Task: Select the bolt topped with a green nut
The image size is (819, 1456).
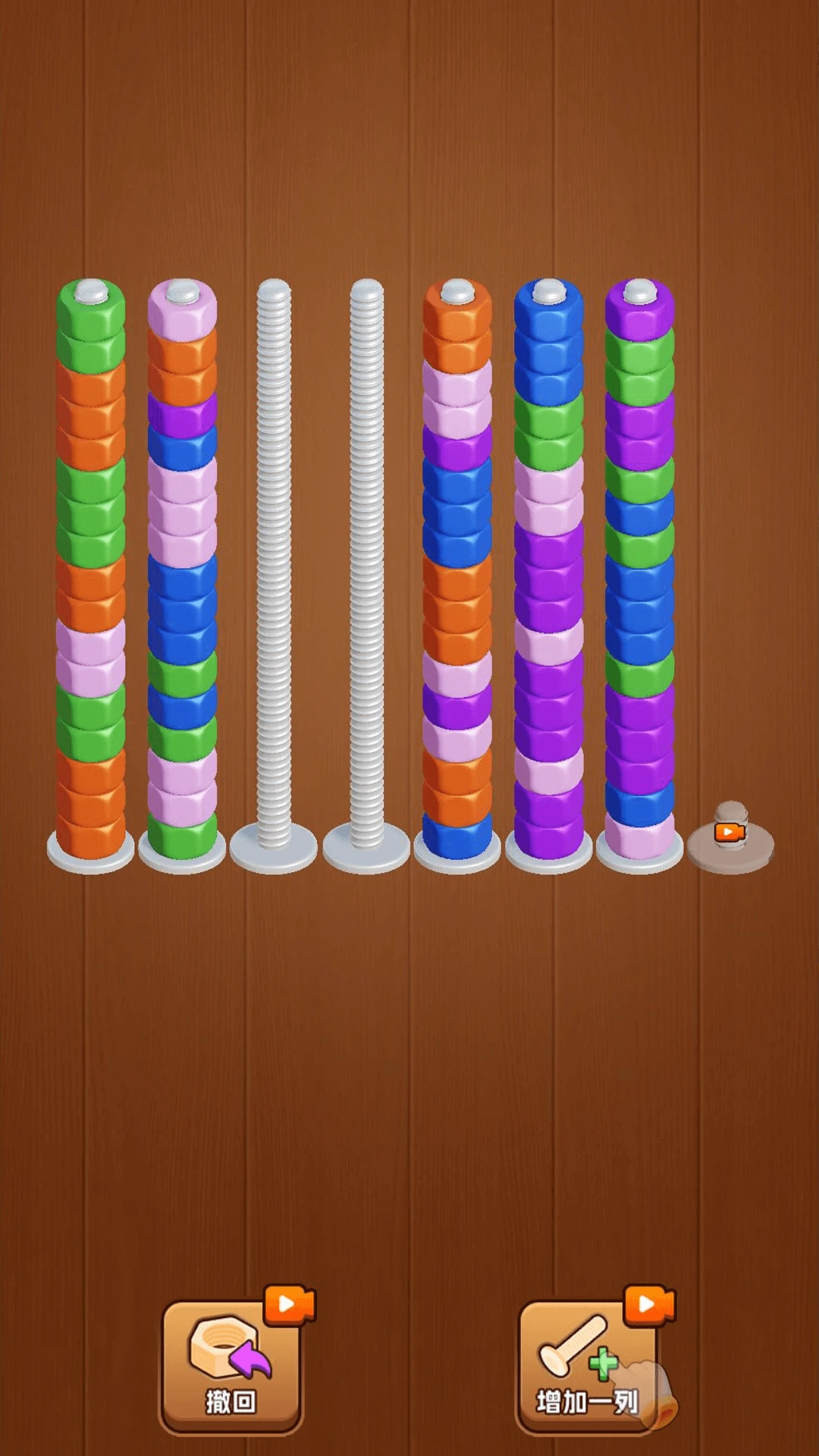Action: 91,569
